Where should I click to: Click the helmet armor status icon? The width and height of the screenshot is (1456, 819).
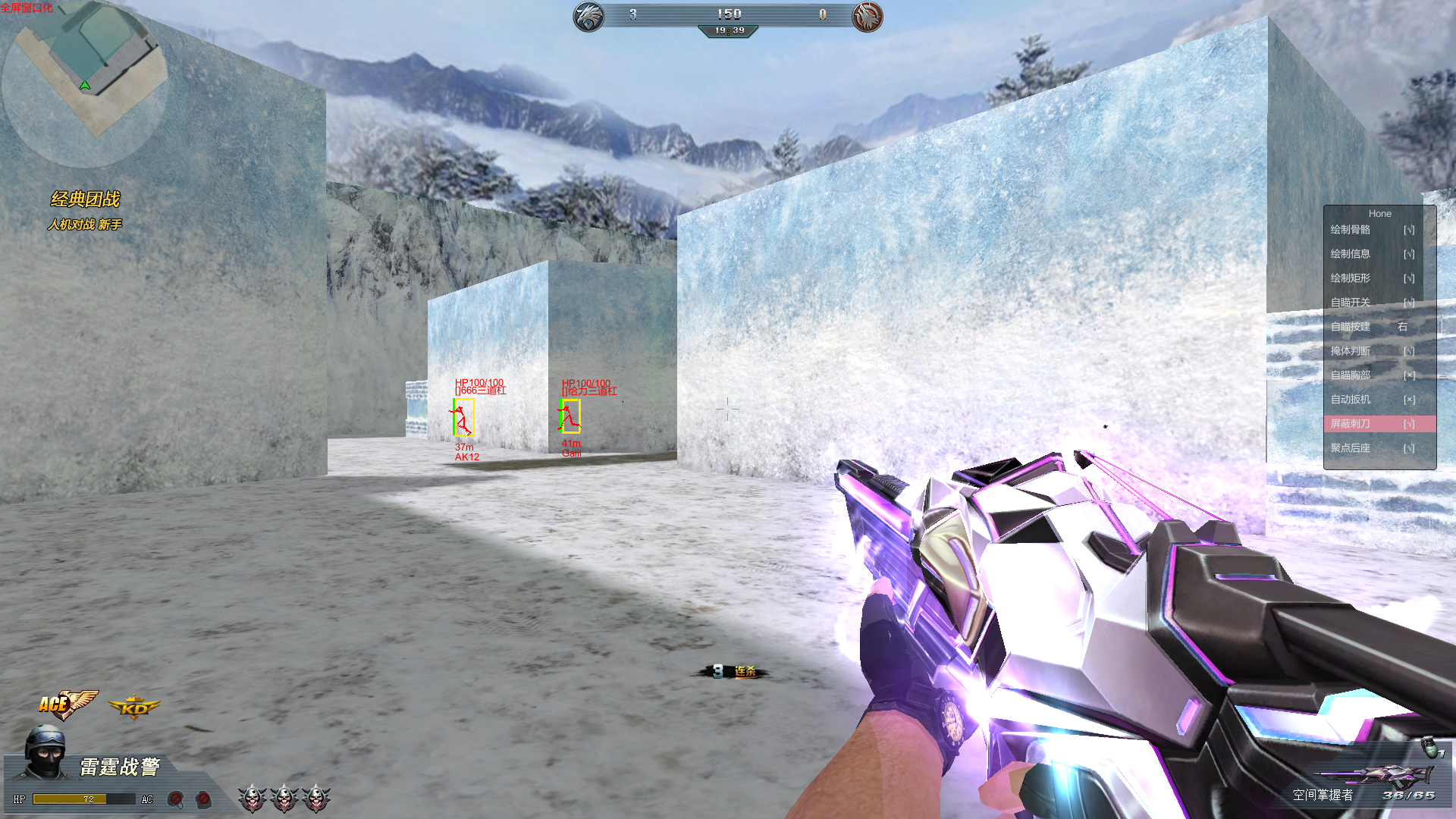(x=175, y=799)
